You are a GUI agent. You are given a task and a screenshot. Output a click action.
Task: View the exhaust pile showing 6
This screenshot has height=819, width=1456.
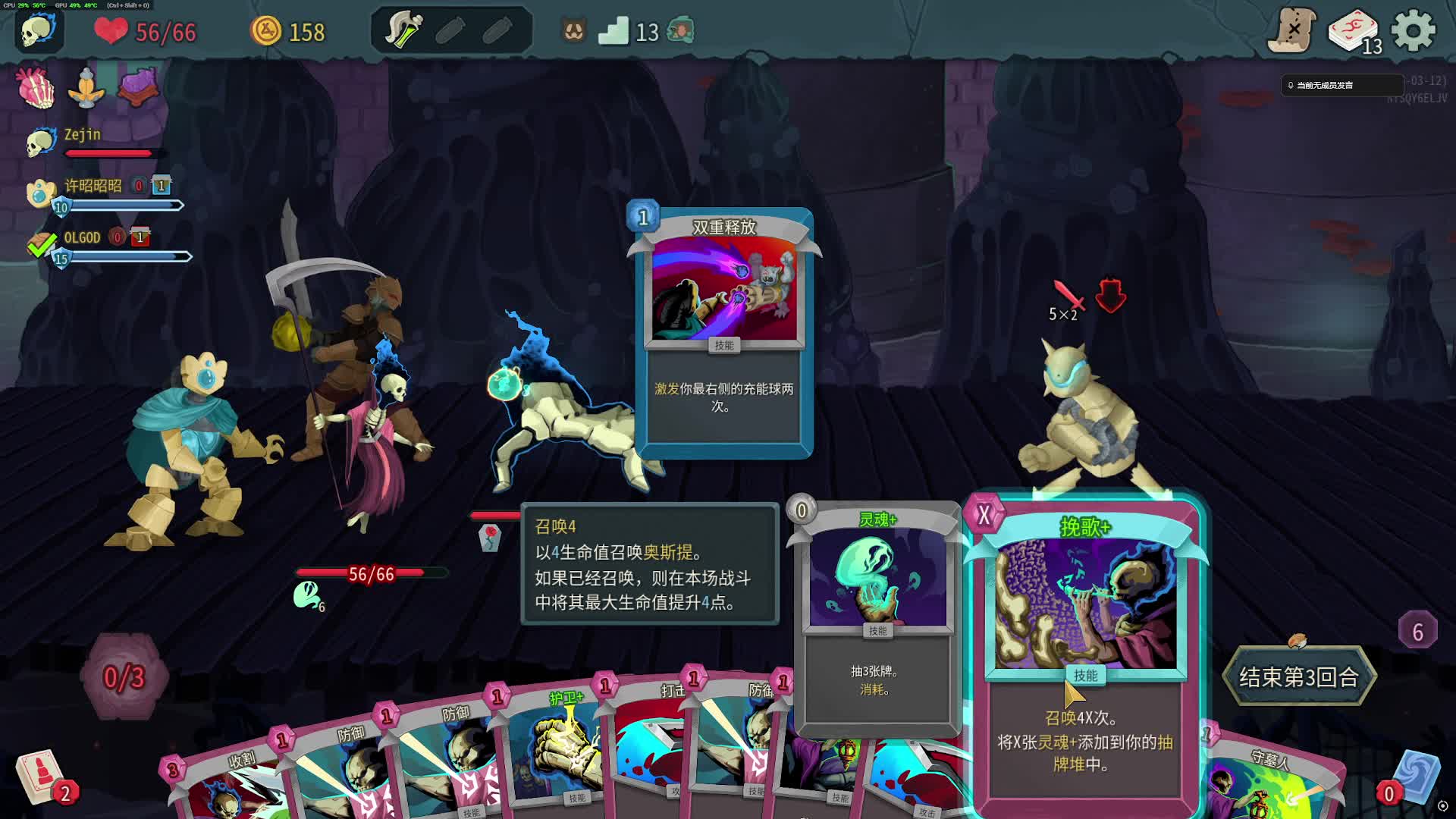(1417, 630)
